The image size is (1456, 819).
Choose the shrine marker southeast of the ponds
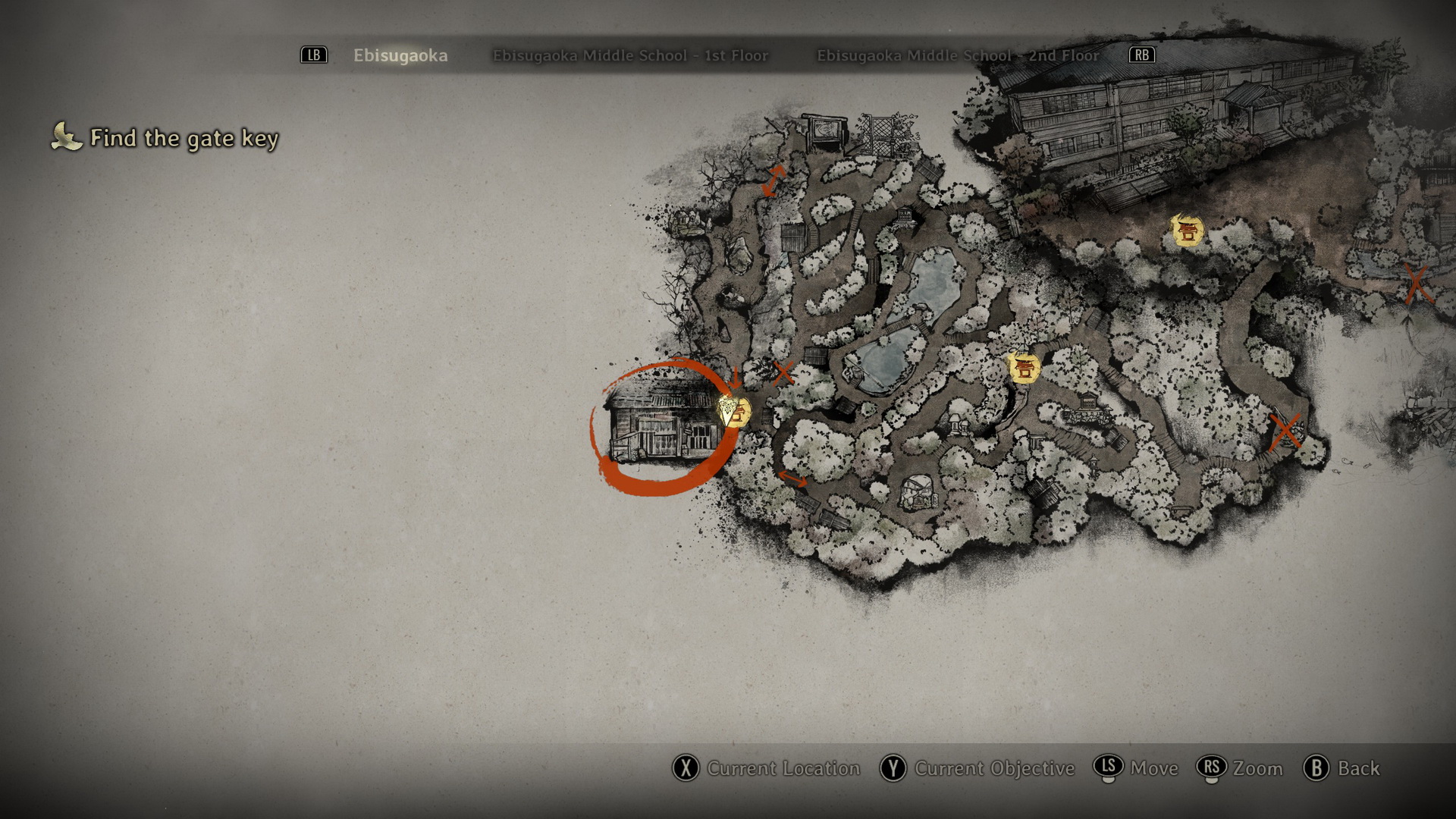(x=1024, y=368)
